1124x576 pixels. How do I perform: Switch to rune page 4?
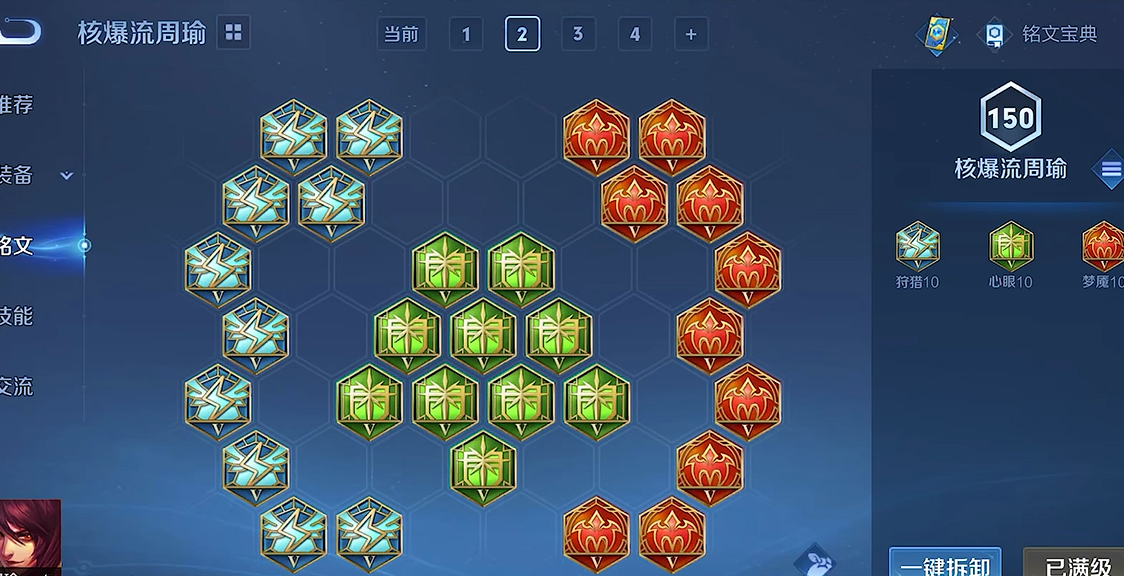click(634, 34)
